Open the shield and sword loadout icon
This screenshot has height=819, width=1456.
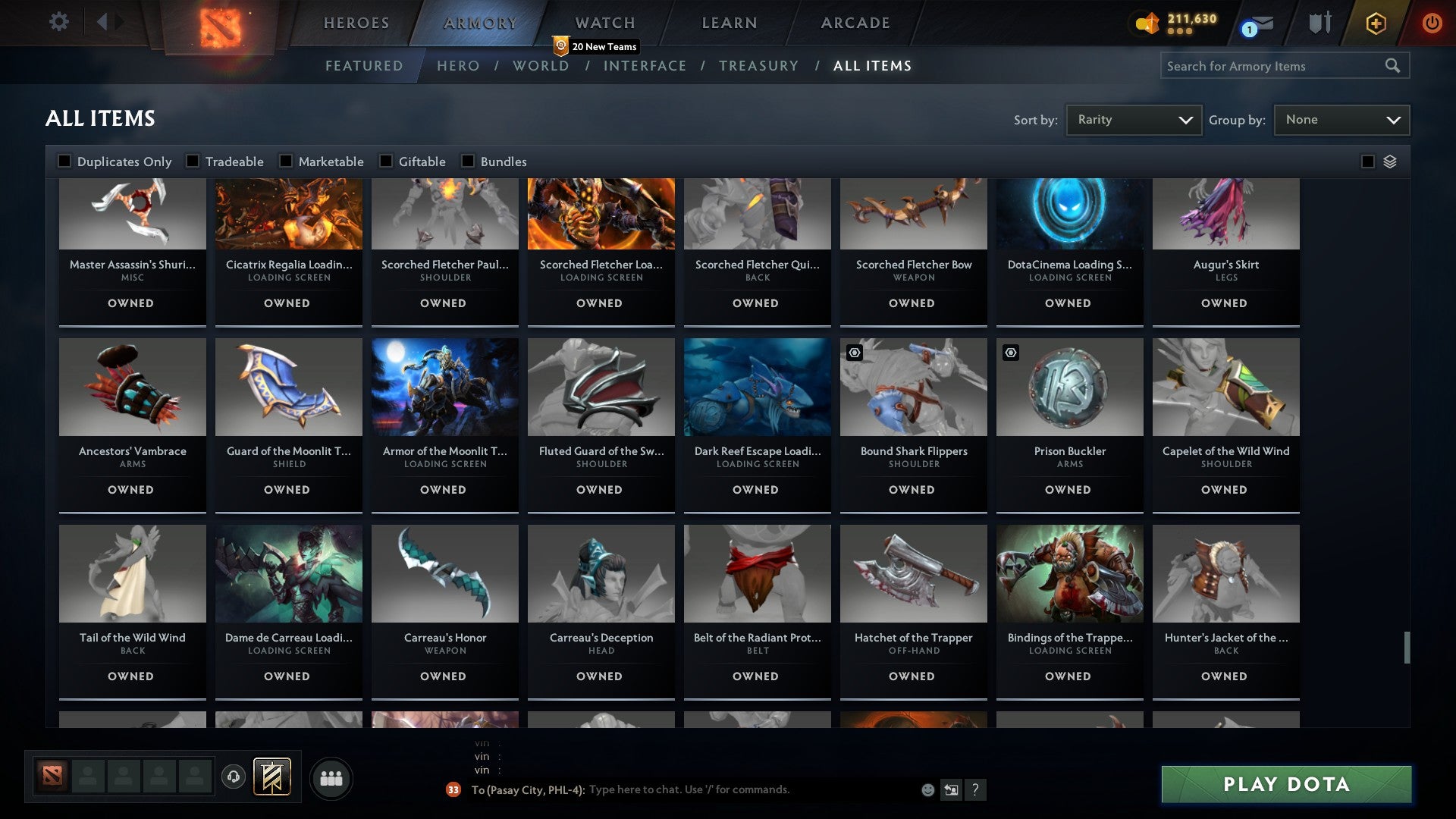[1319, 23]
